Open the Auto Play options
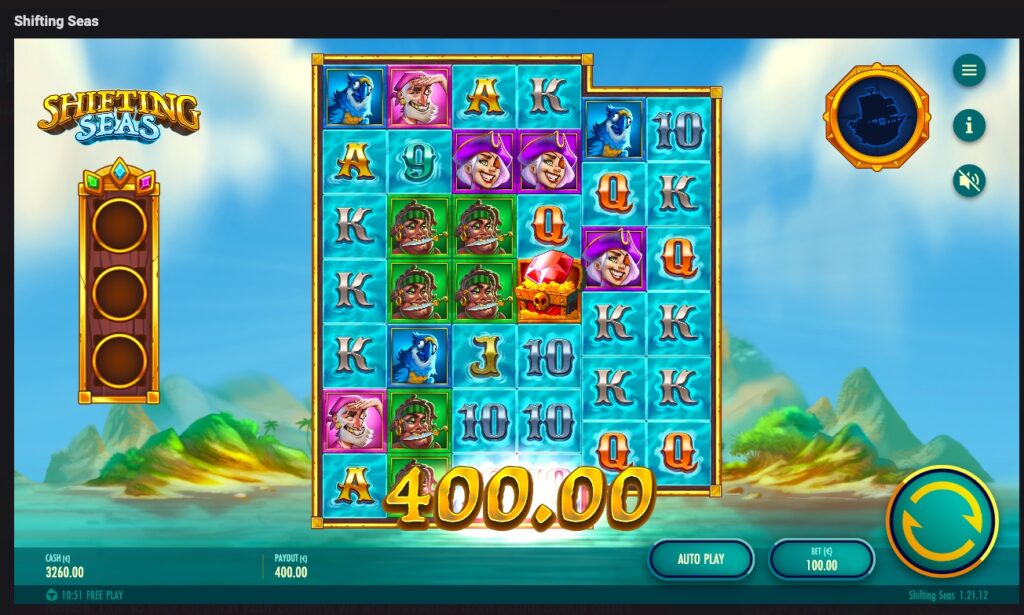This screenshot has width=1024, height=615. [x=701, y=559]
